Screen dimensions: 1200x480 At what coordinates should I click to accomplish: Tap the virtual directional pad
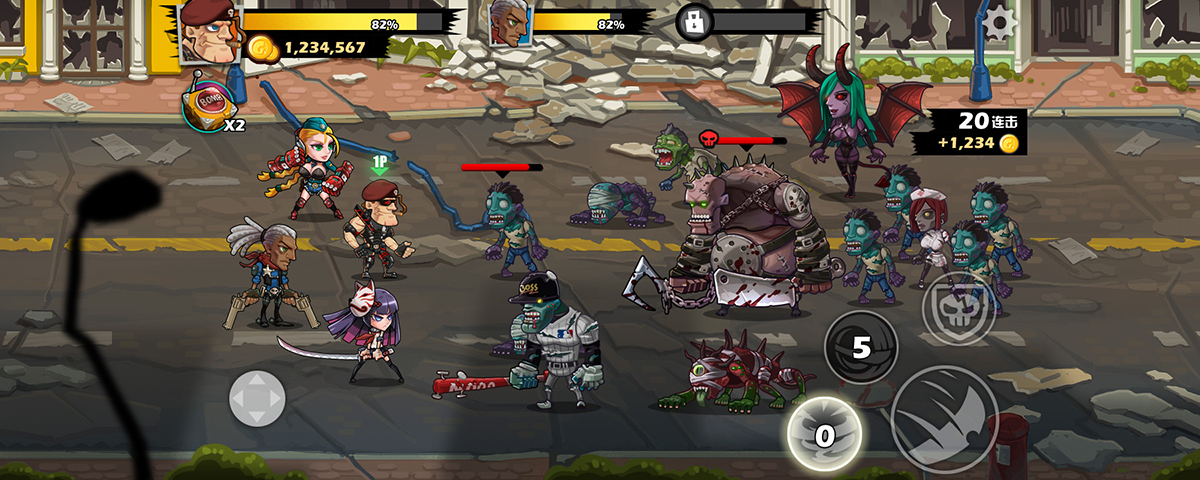(x=257, y=398)
